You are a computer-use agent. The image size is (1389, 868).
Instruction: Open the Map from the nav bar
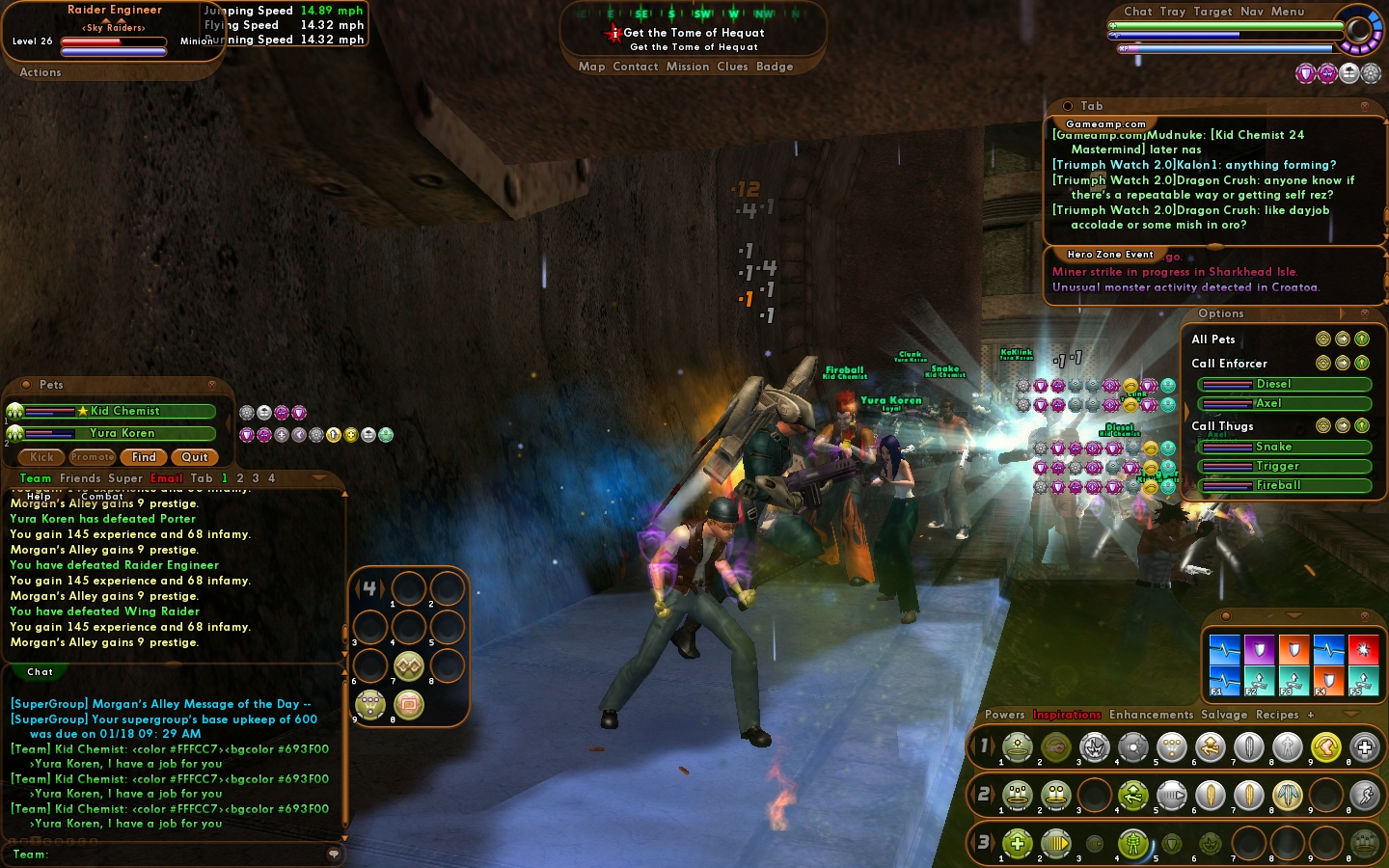[591, 67]
